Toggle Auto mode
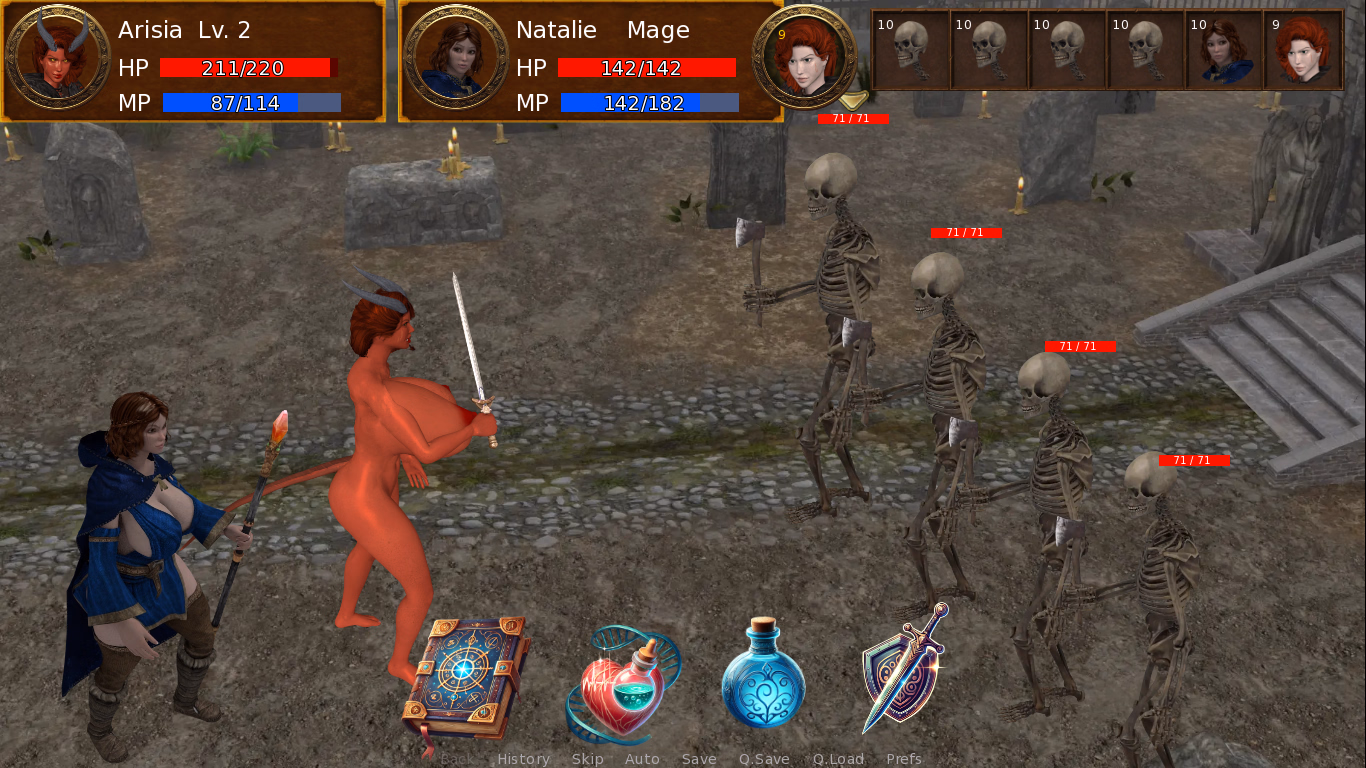 642,759
